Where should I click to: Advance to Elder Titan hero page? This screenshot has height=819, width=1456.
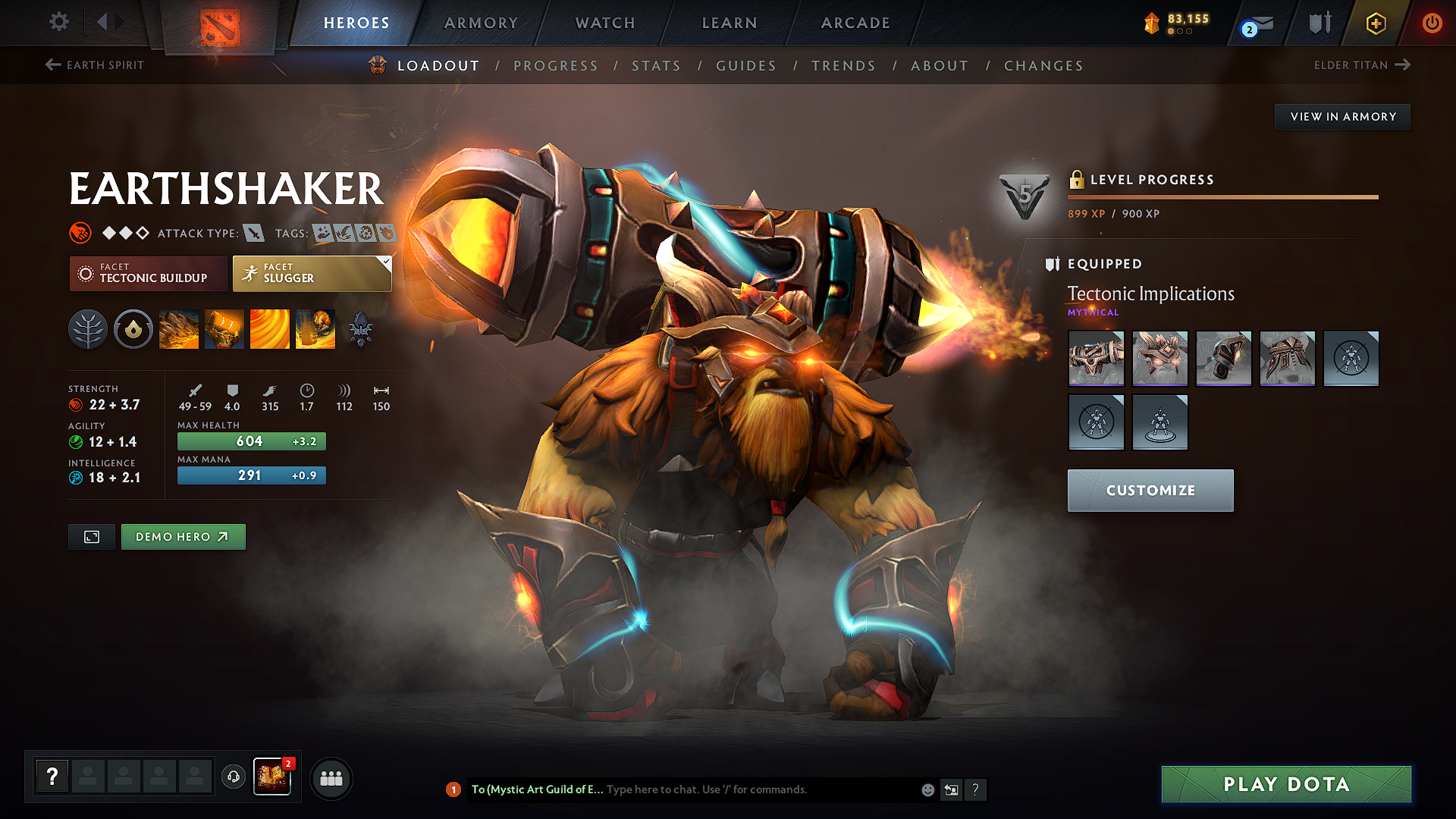[x=1361, y=65]
